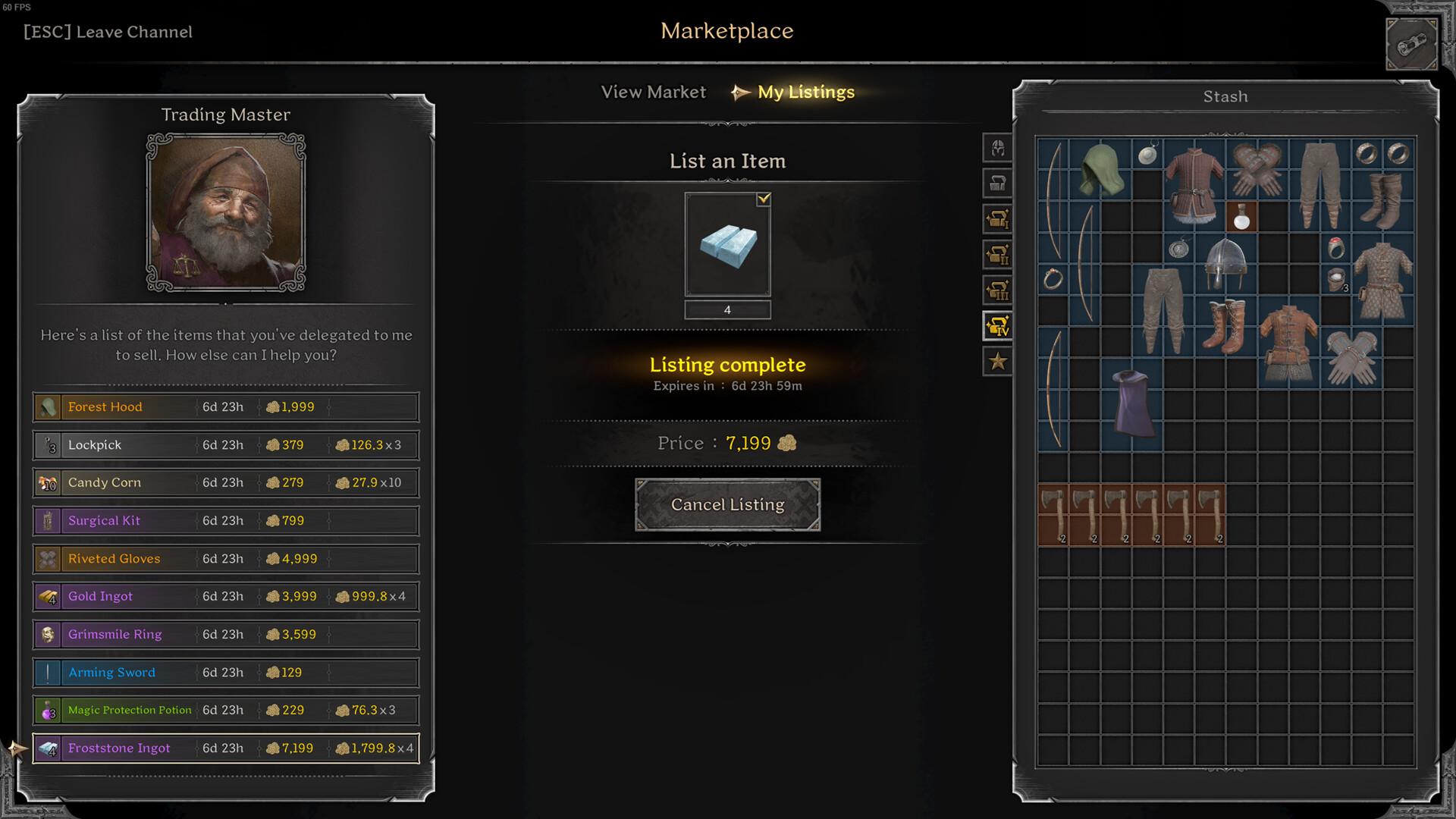Select stash chest II icon
The height and width of the screenshot is (819, 1456).
click(996, 255)
